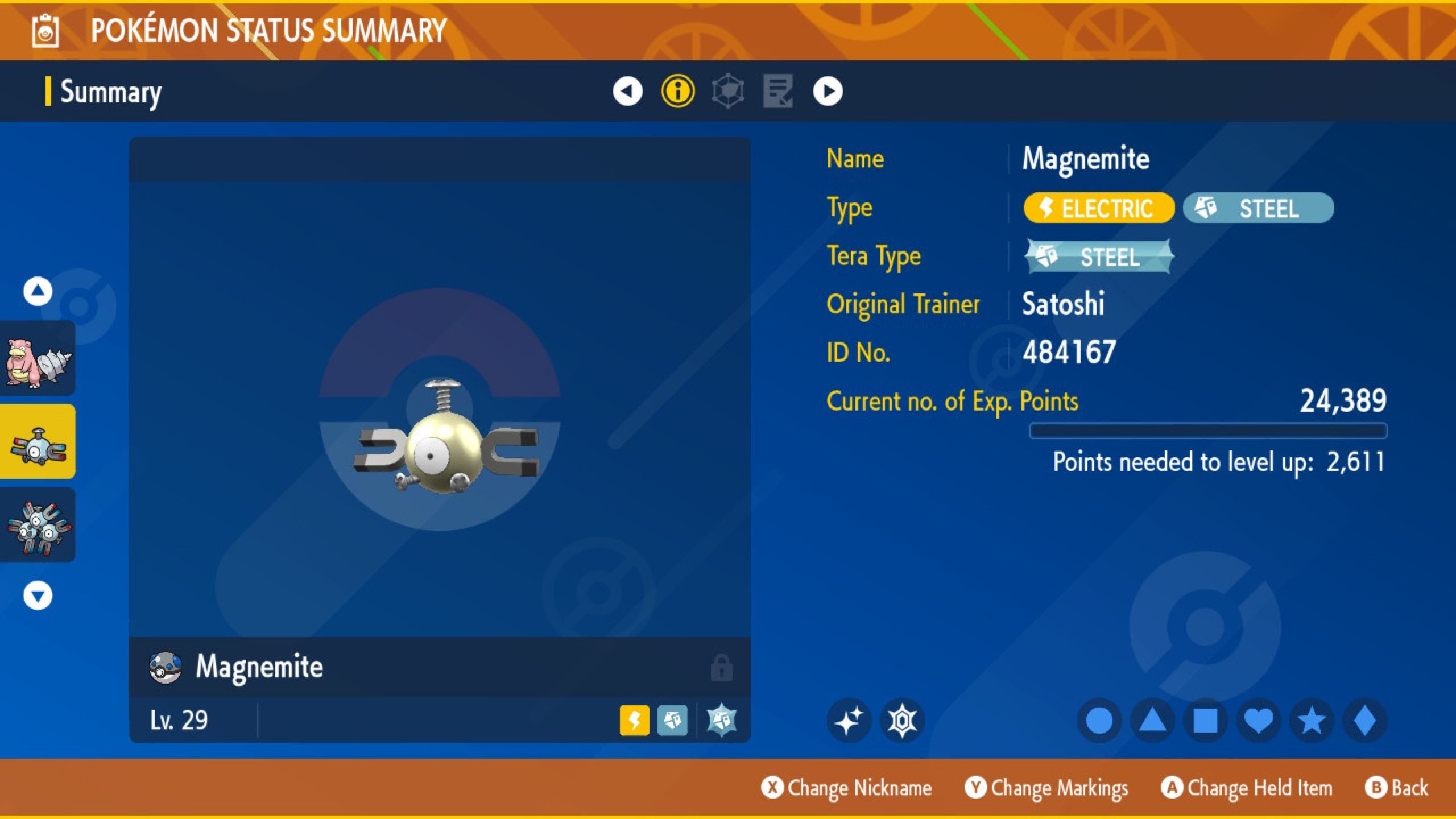
Task: Click the Tera symbol icon beside the sparkle
Action: tap(901, 719)
